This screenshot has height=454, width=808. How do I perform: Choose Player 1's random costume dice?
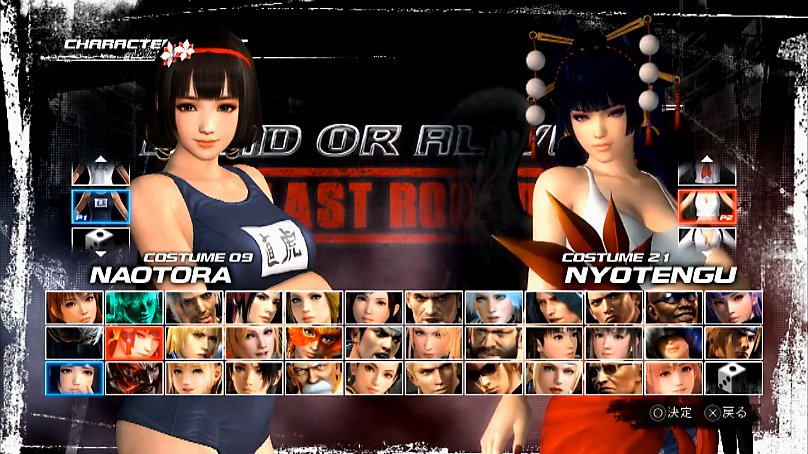pos(100,240)
